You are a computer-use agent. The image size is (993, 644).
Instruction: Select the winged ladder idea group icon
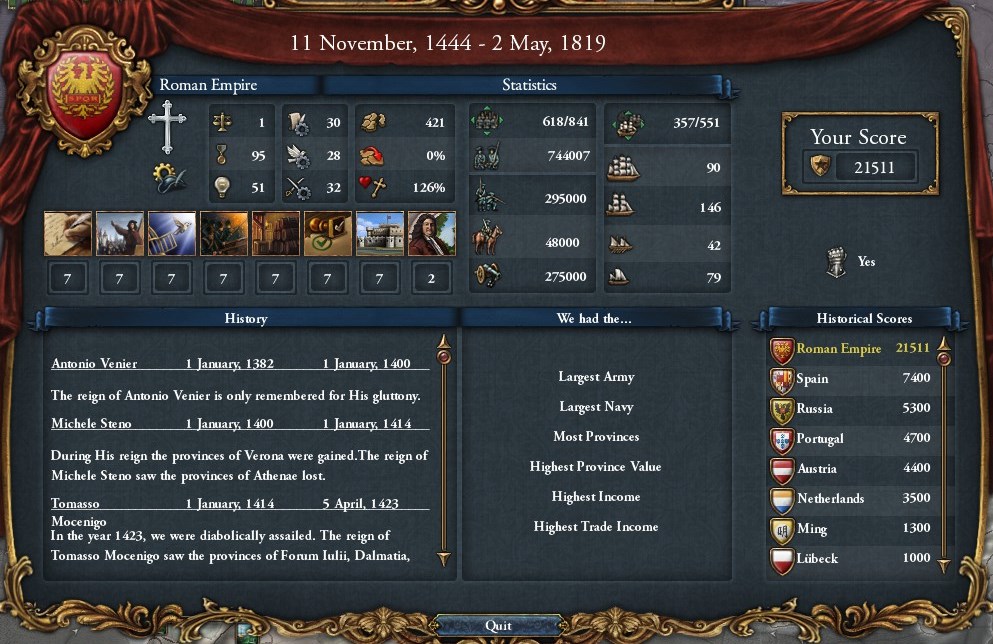click(x=172, y=234)
